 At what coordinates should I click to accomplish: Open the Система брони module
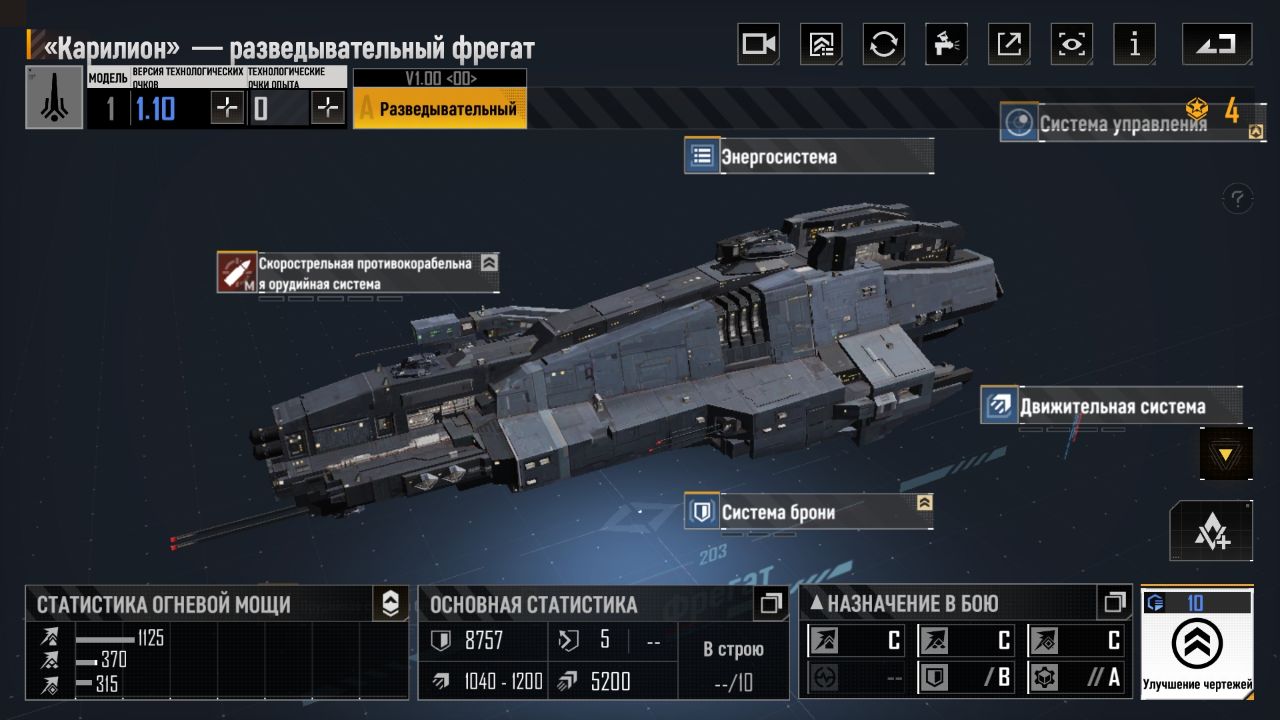point(808,512)
